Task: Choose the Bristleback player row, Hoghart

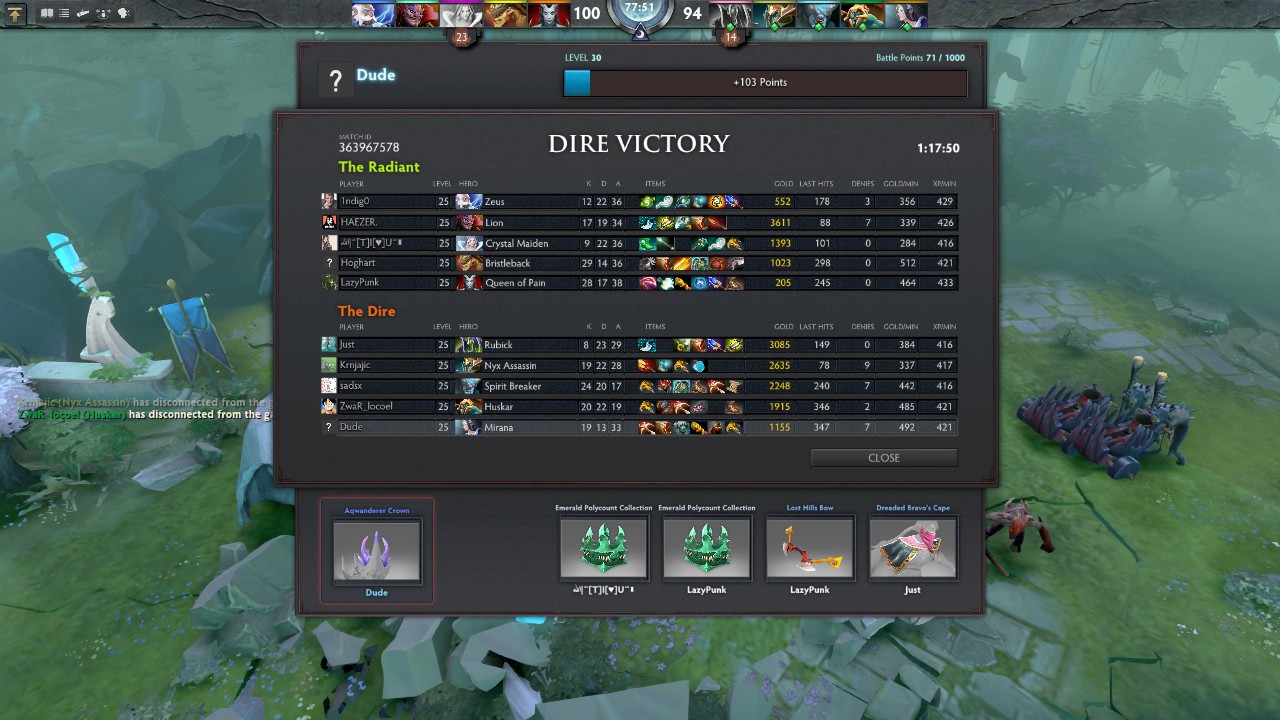Action: click(640, 263)
